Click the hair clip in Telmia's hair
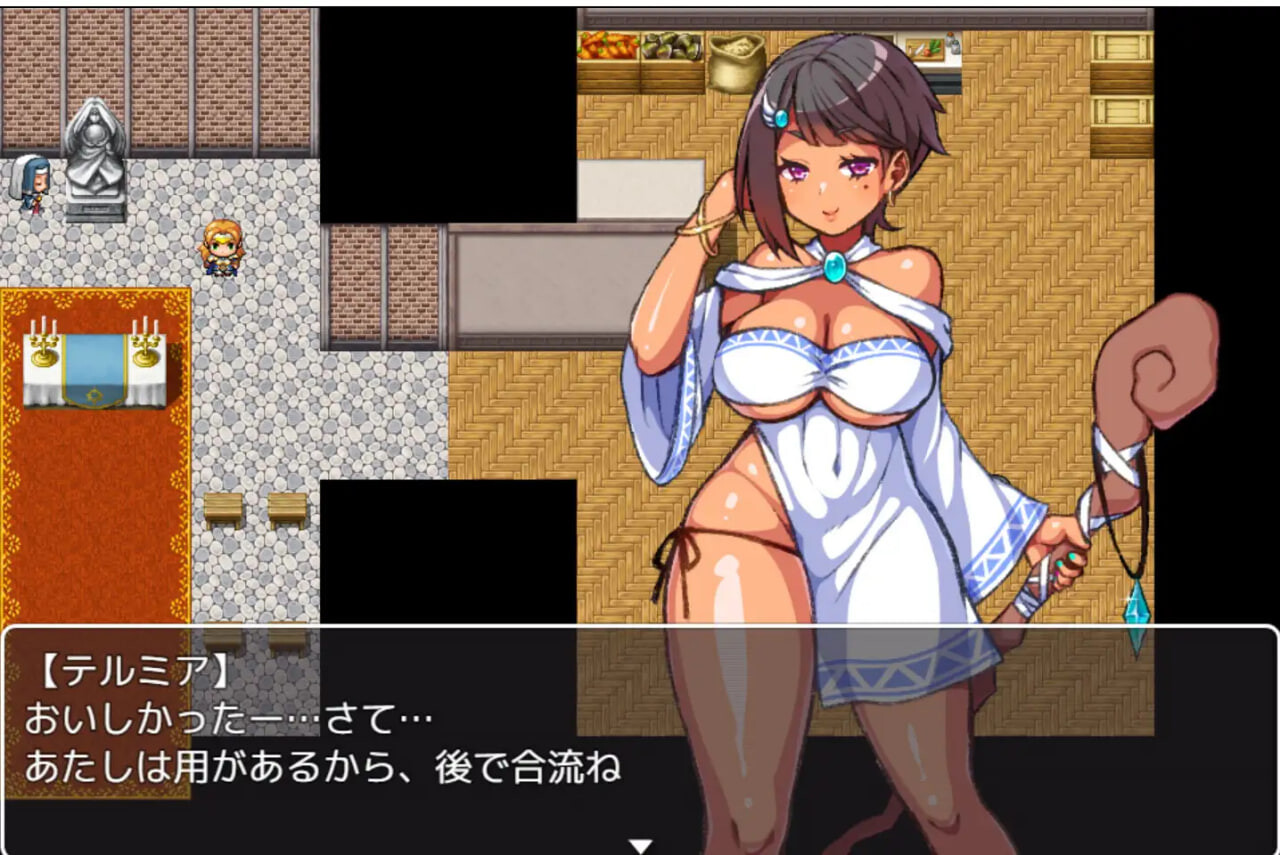This screenshot has width=1280, height=855. tap(775, 117)
